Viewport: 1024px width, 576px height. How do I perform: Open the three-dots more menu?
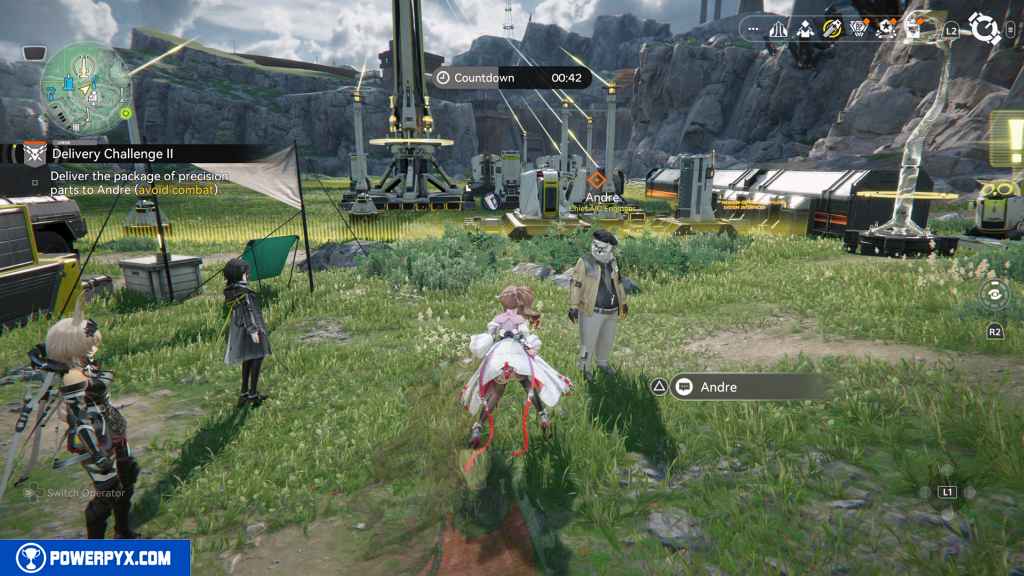coord(753,29)
